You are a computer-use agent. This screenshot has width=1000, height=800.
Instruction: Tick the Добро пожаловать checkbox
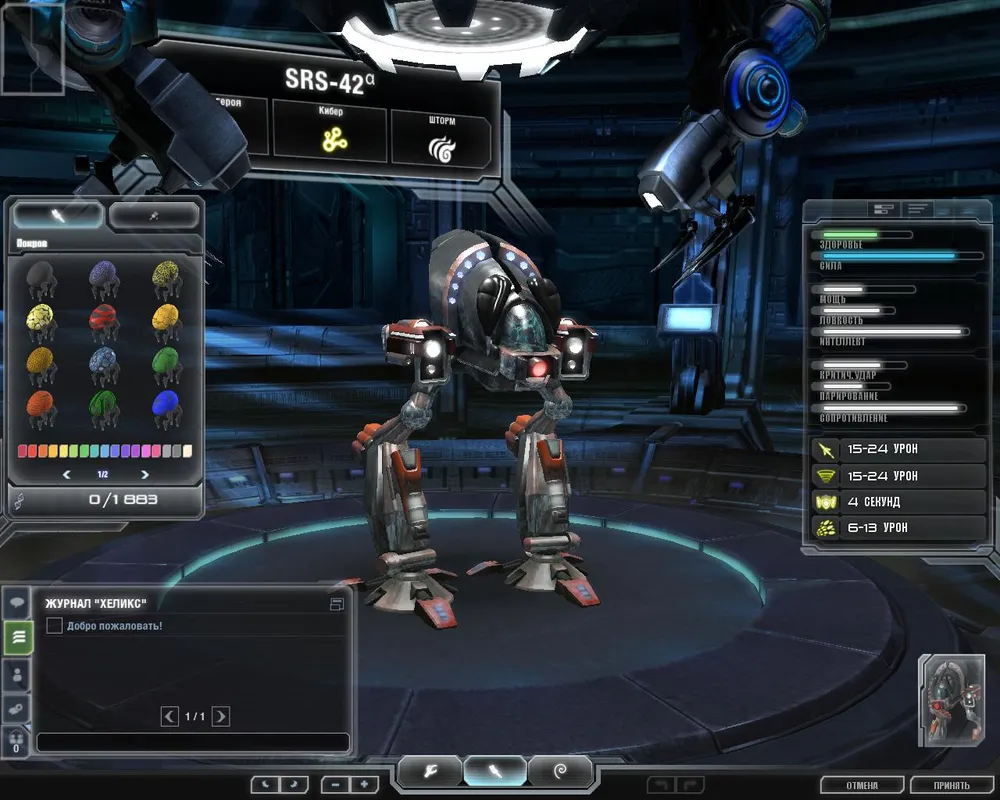(x=55, y=626)
